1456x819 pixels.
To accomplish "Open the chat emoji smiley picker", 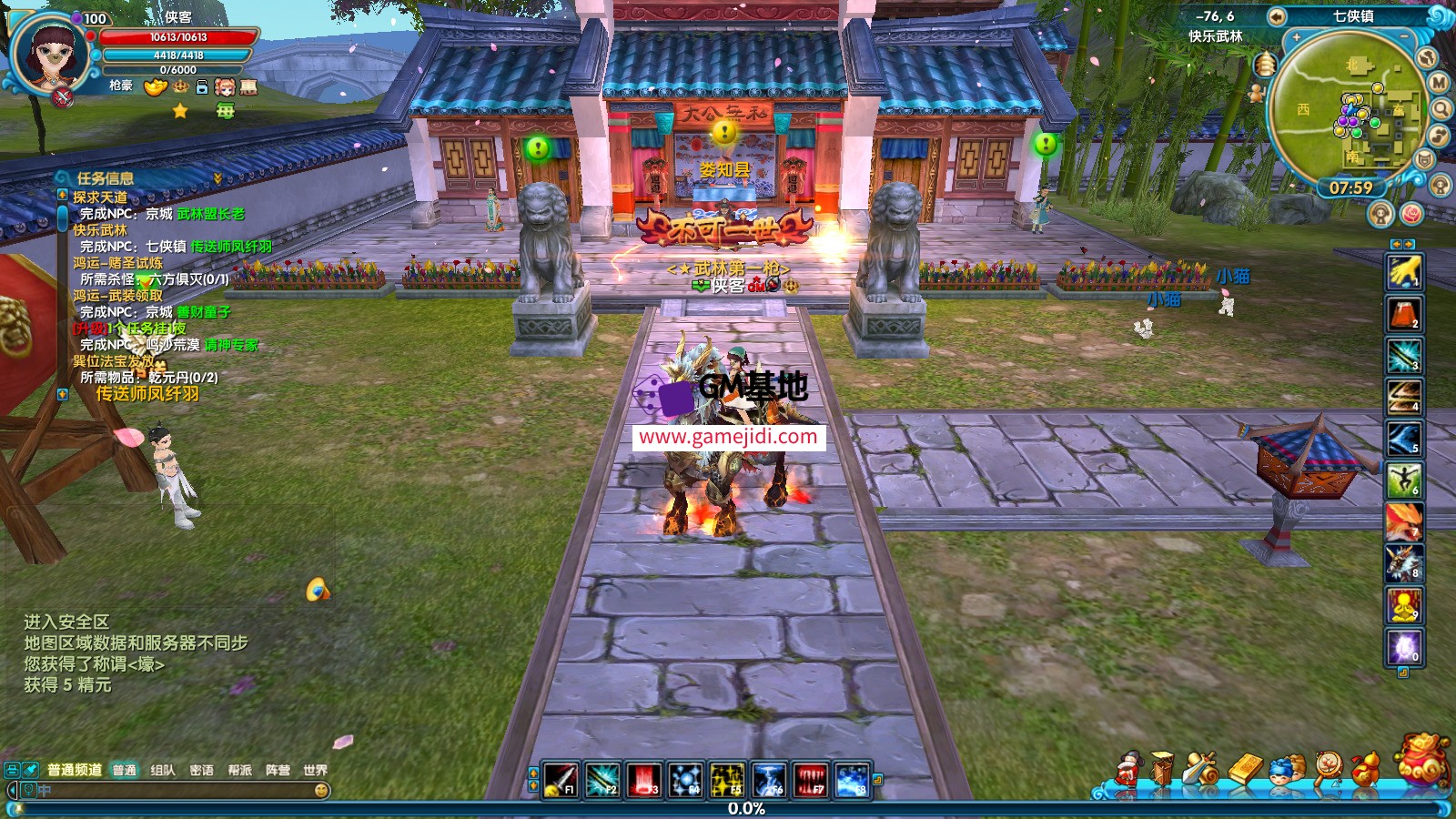I will coord(321,791).
